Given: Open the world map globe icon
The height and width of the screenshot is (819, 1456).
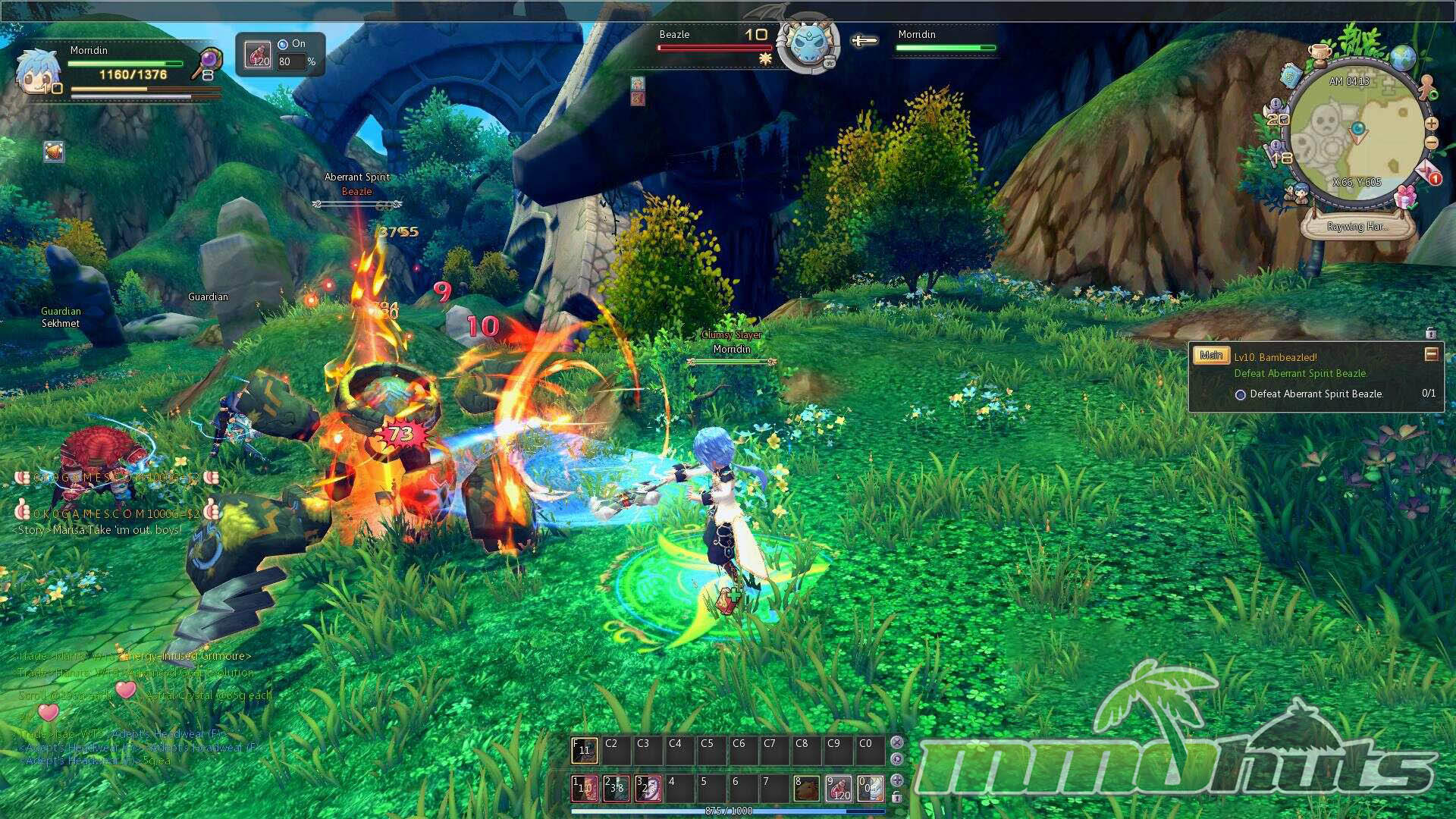Looking at the screenshot, I should pyautogui.click(x=1403, y=58).
